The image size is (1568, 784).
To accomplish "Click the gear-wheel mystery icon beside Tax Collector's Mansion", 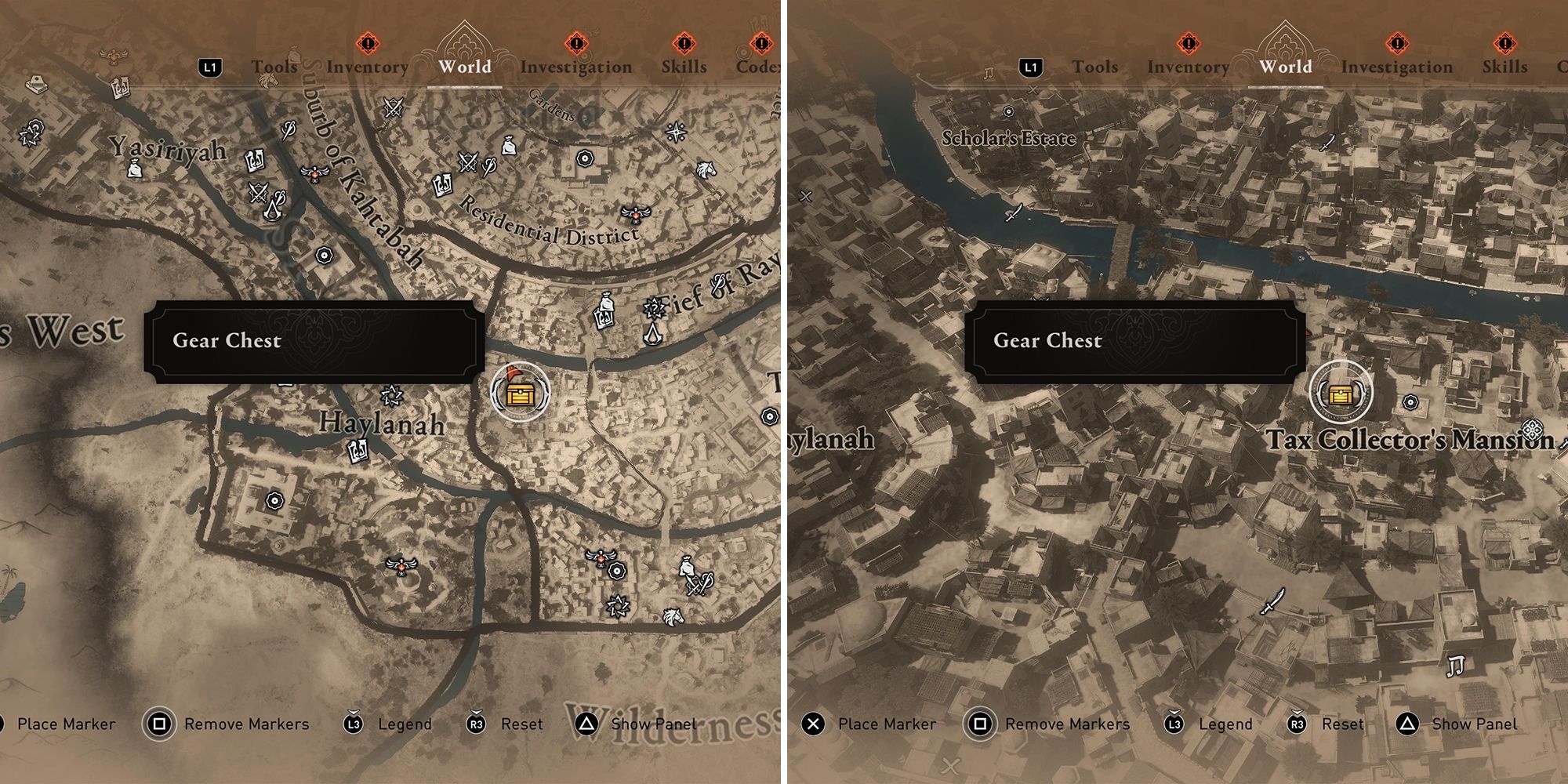I will tap(1410, 402).
